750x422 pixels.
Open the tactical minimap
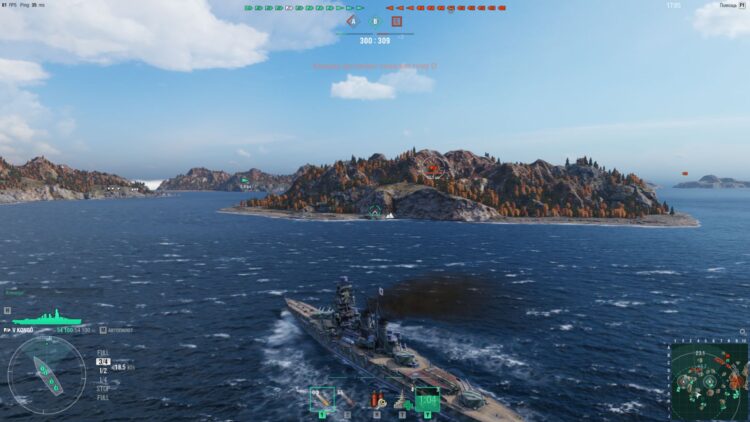tap(708, 381)
